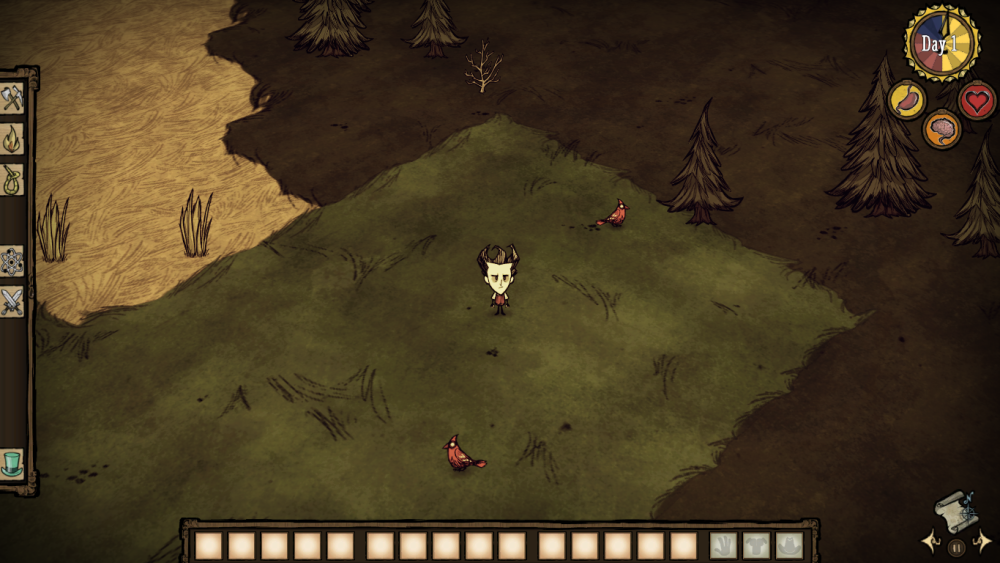Rotate the camera with the right arrow
Viewport: 1000px width, 563px height.
[x=984, y=543]
